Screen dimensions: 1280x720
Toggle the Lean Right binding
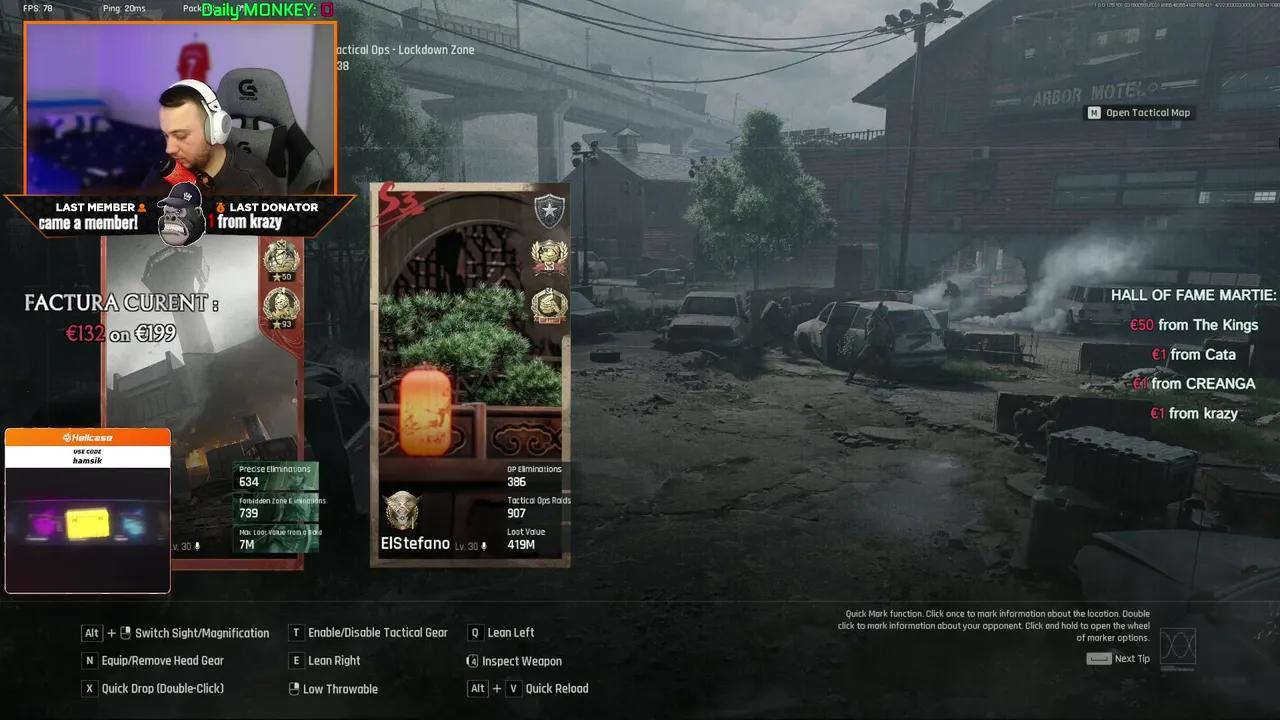coord(294,660)
